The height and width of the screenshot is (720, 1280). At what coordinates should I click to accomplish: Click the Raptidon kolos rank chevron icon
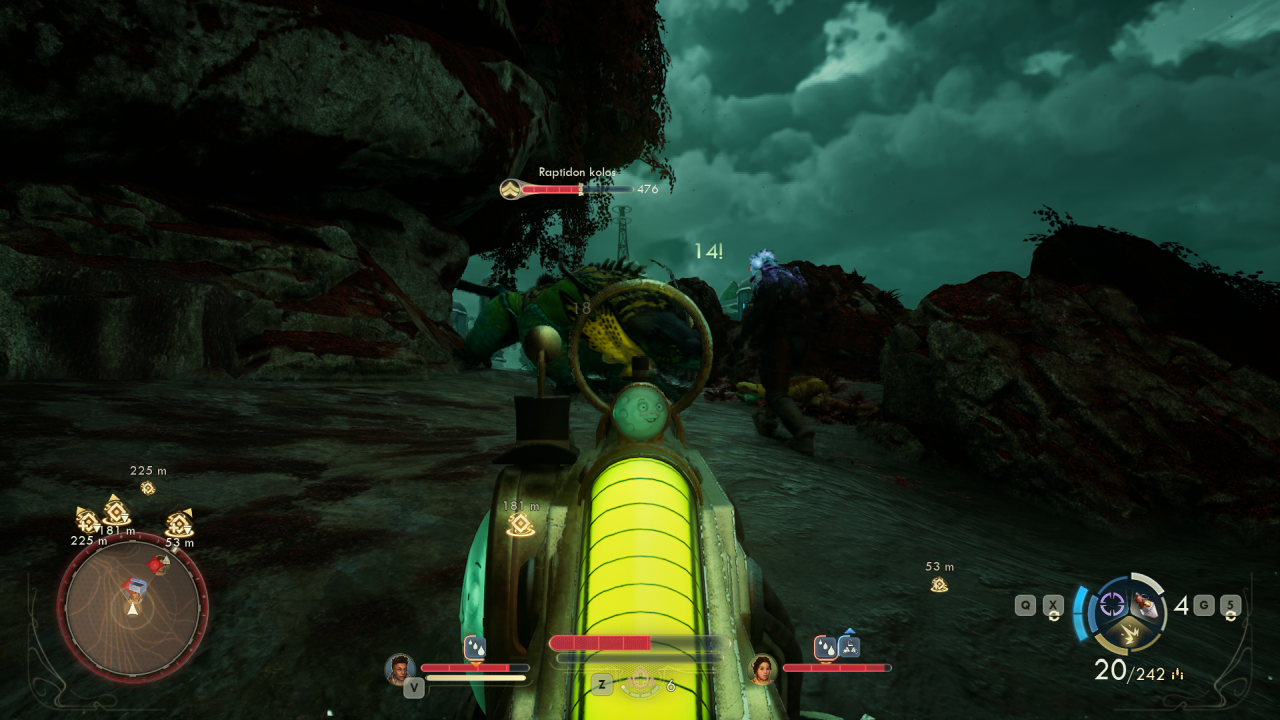click(510, 189)
